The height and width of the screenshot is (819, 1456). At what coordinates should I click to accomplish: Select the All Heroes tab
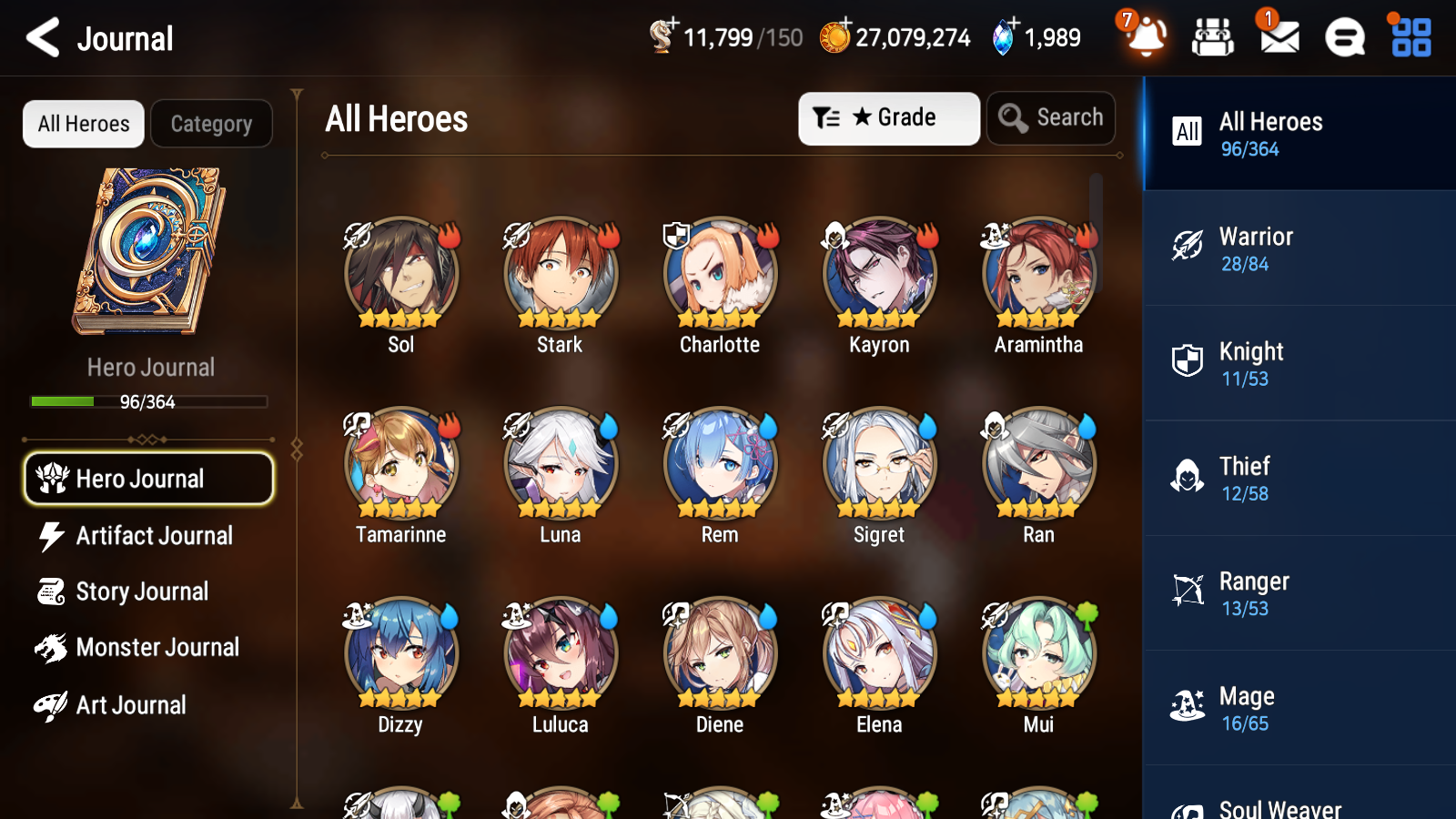[x=83, y=124]
